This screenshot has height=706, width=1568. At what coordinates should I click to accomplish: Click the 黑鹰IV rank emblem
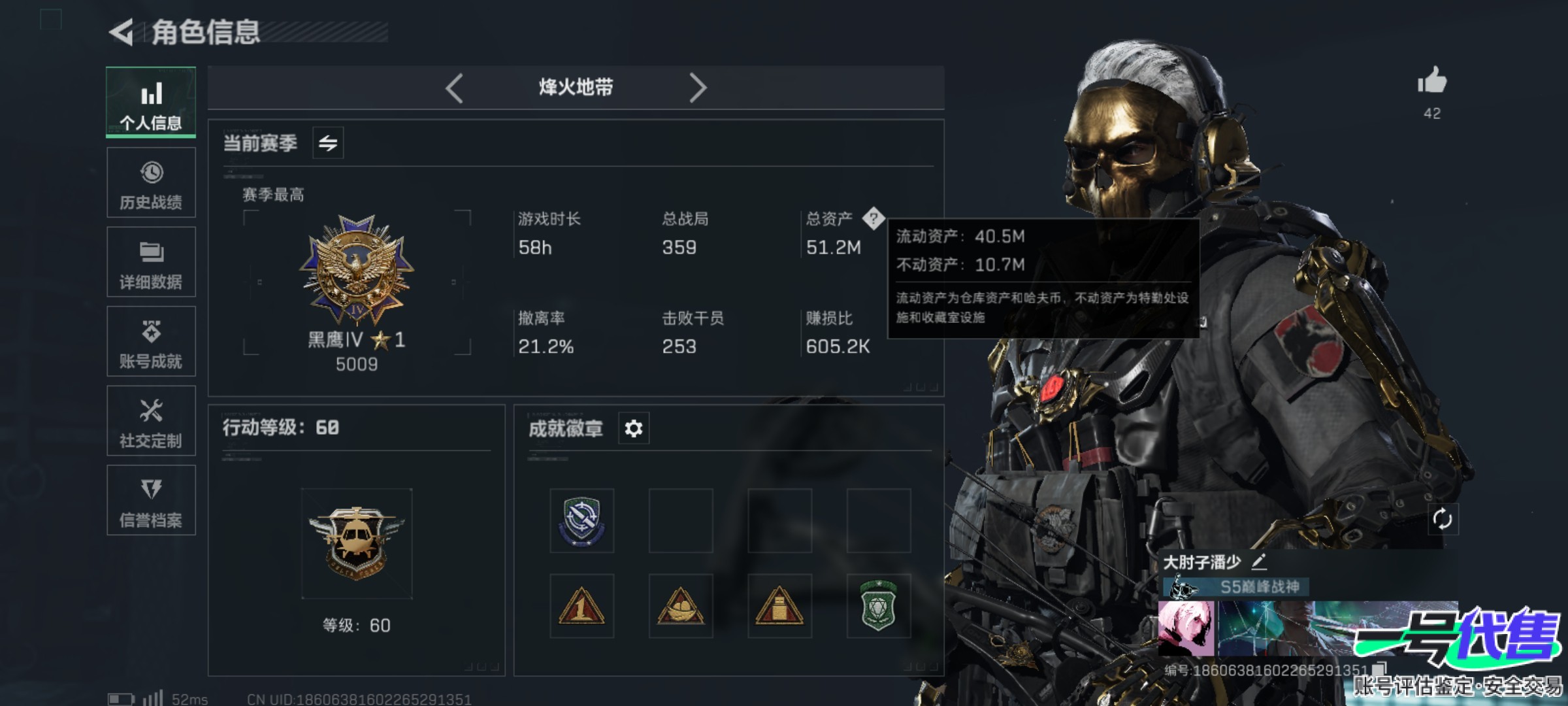(x=357, y=269)
